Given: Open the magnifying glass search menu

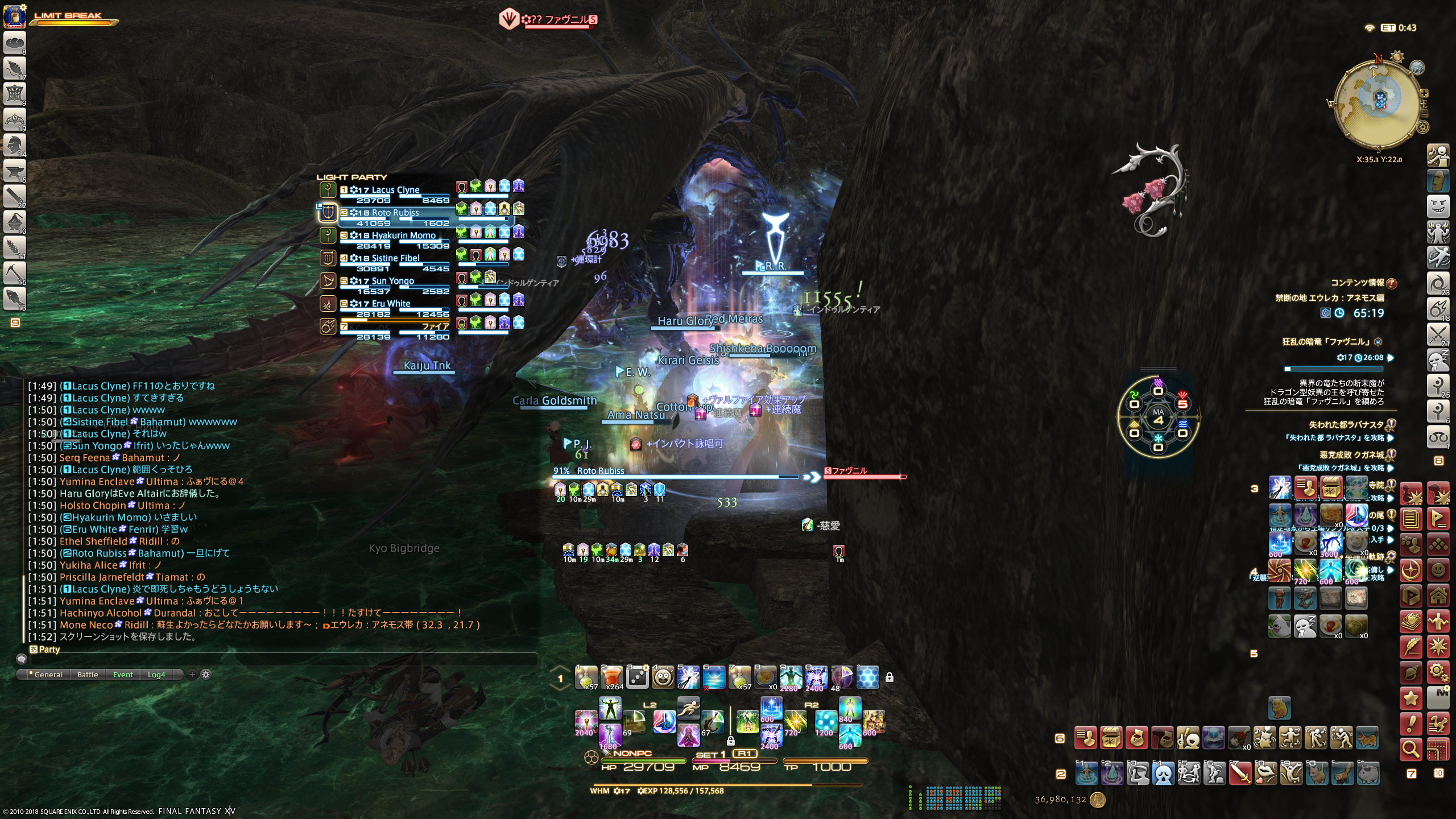Looking at the screenshot, I should (1410, 750).
